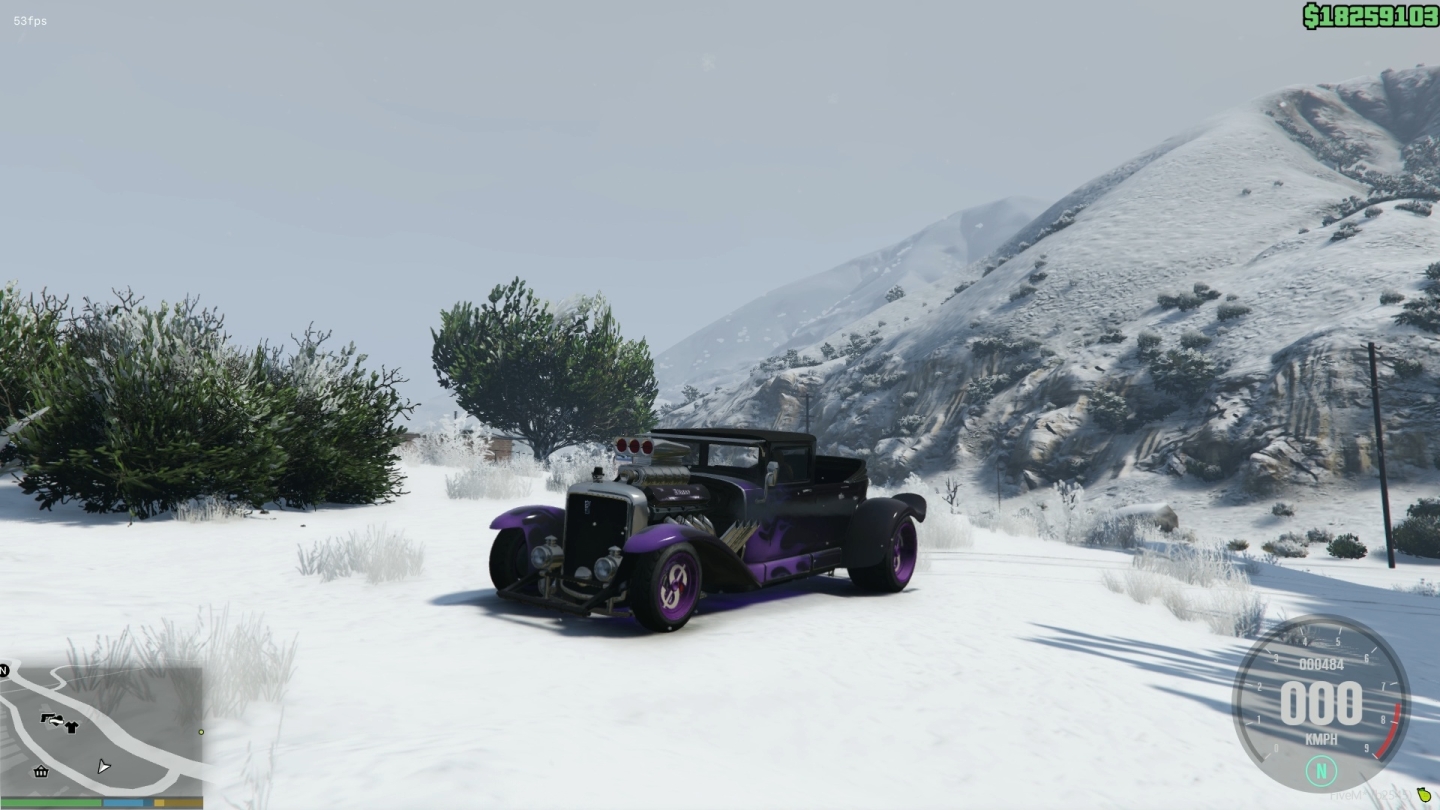Click the North compass marker on the minimap
This screenshot has height=810, width=1440.
tap(5, 670)
